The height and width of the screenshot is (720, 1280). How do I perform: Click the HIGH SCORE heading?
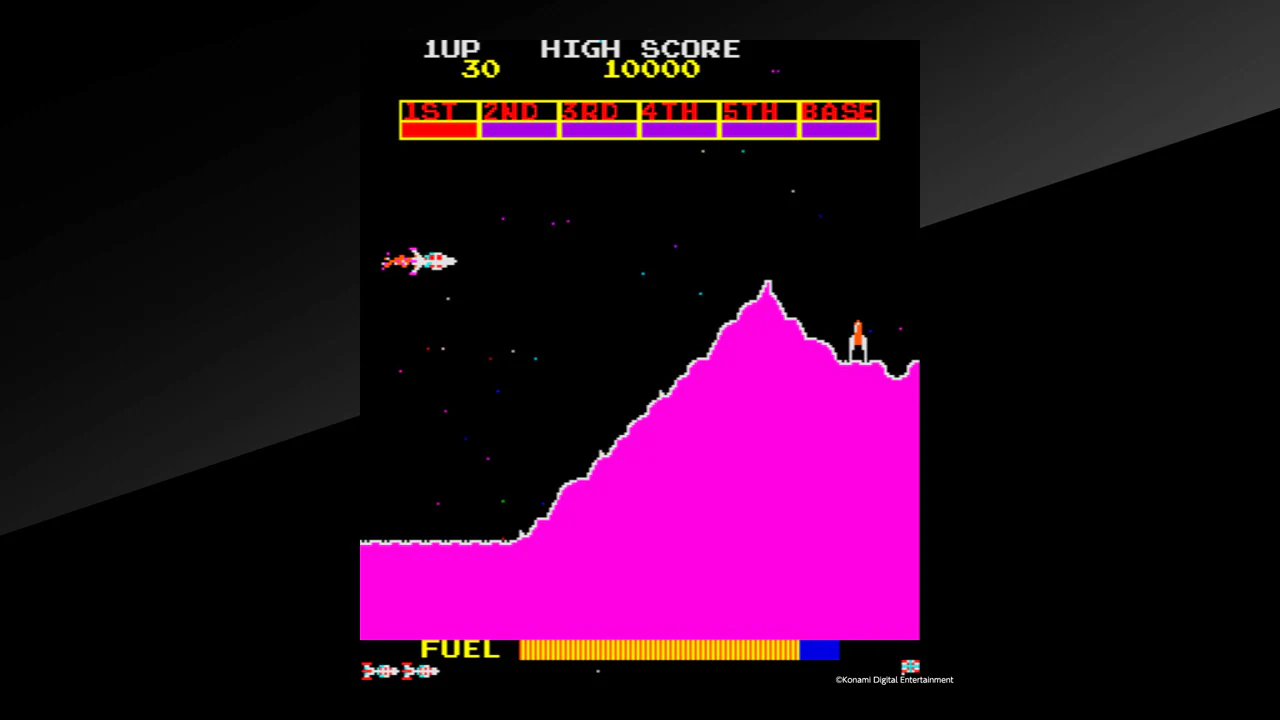[x=640, y=48]
